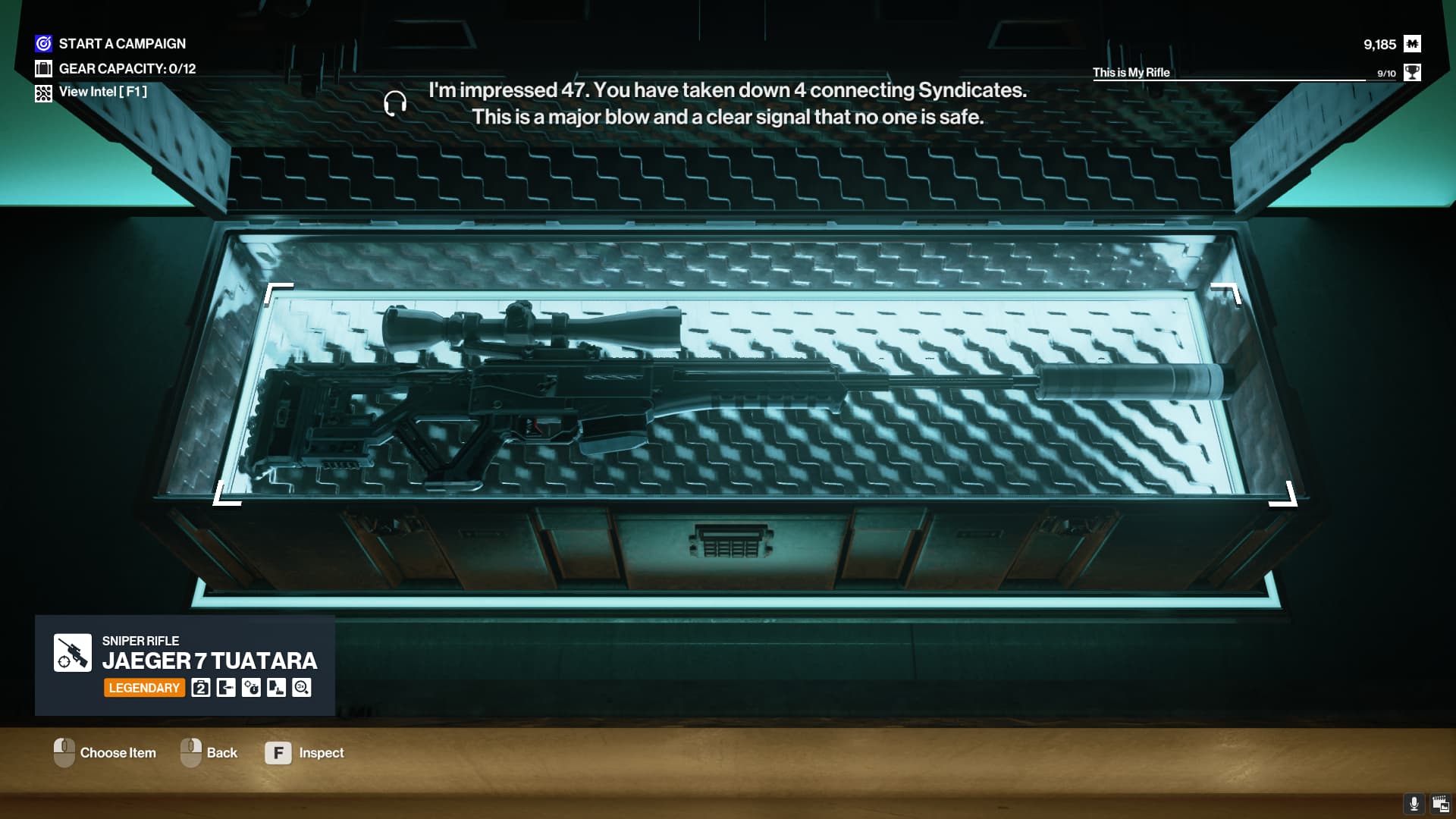Image resolution: width=1456 pixels, height=819 pixels.
Task: Open the Start a Campaign objective
Action: [121, 44]
